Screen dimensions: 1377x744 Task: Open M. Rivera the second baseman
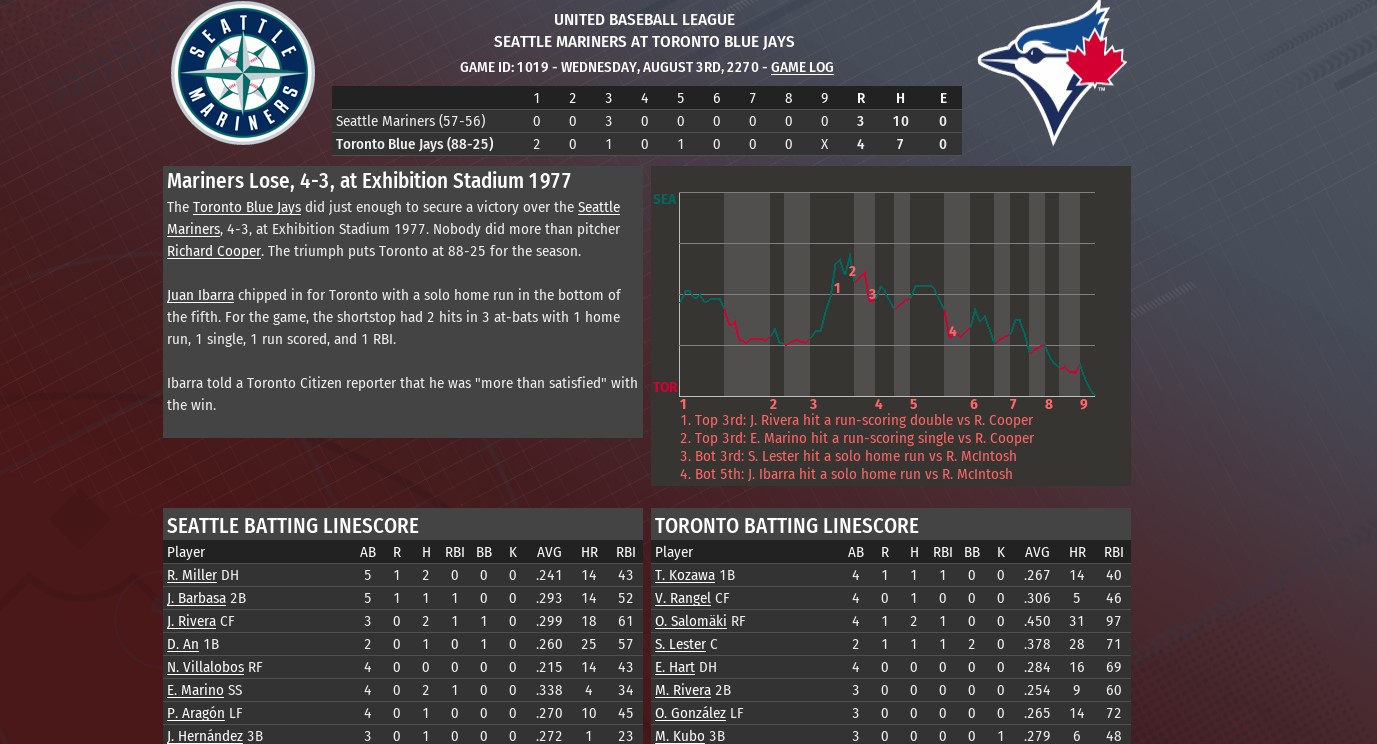click(682, 690)
